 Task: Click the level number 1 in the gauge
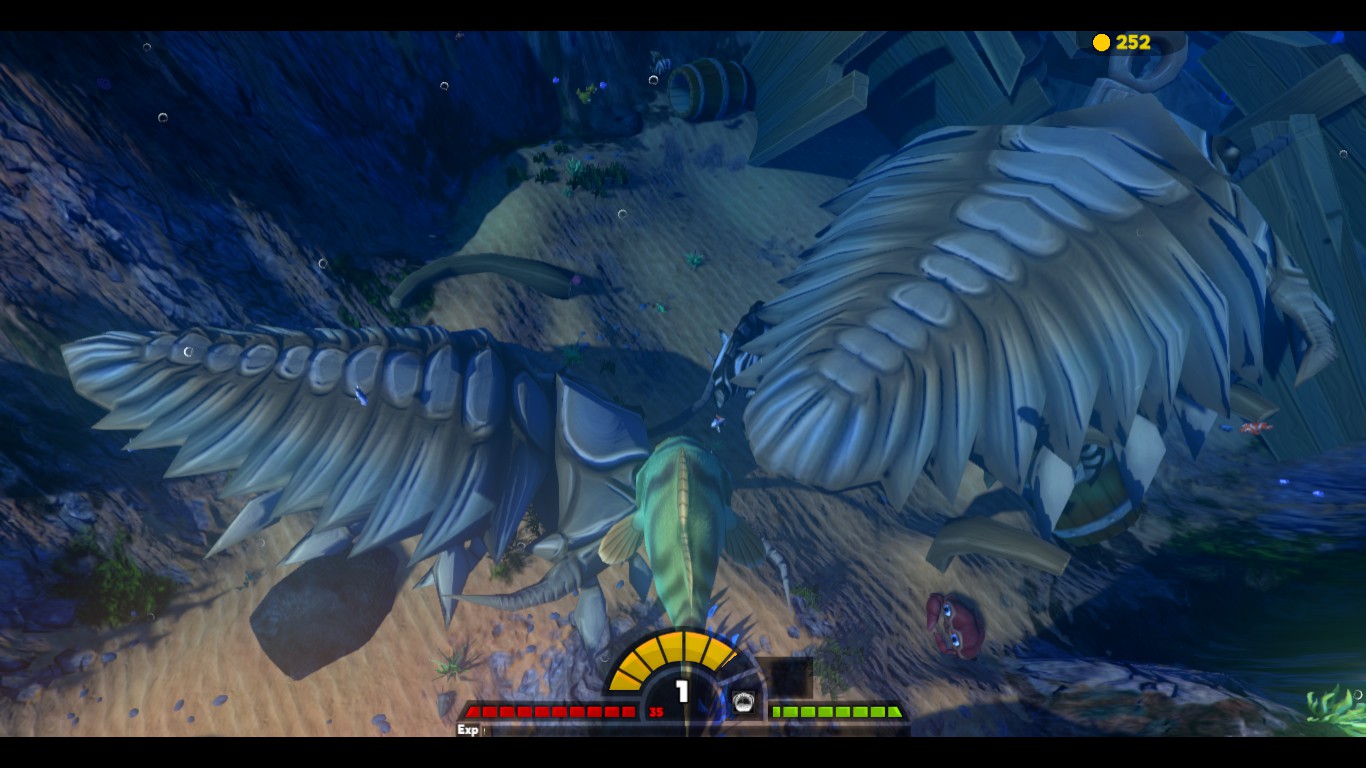681,688
